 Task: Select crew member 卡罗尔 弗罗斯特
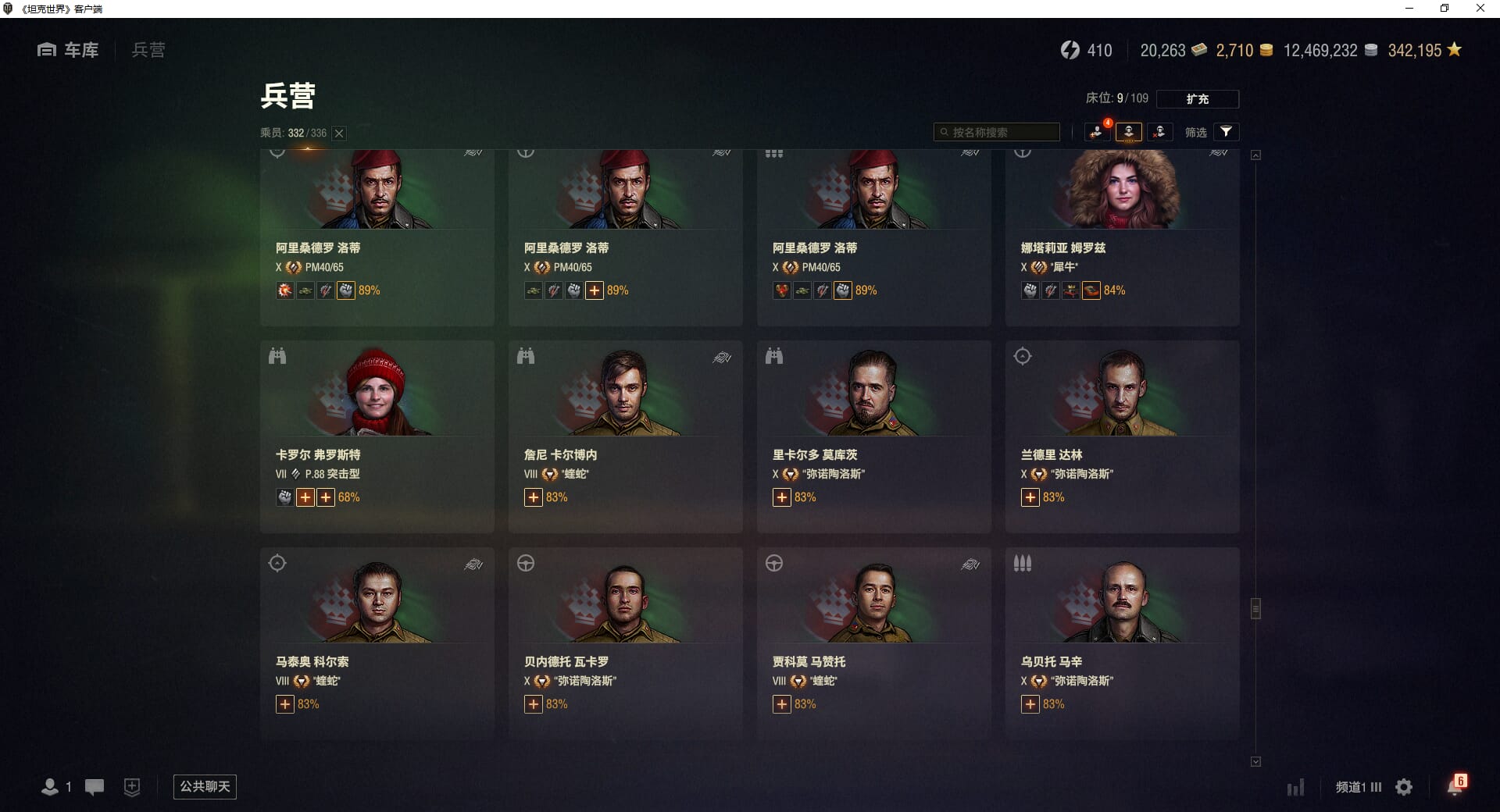coord(377,436)
